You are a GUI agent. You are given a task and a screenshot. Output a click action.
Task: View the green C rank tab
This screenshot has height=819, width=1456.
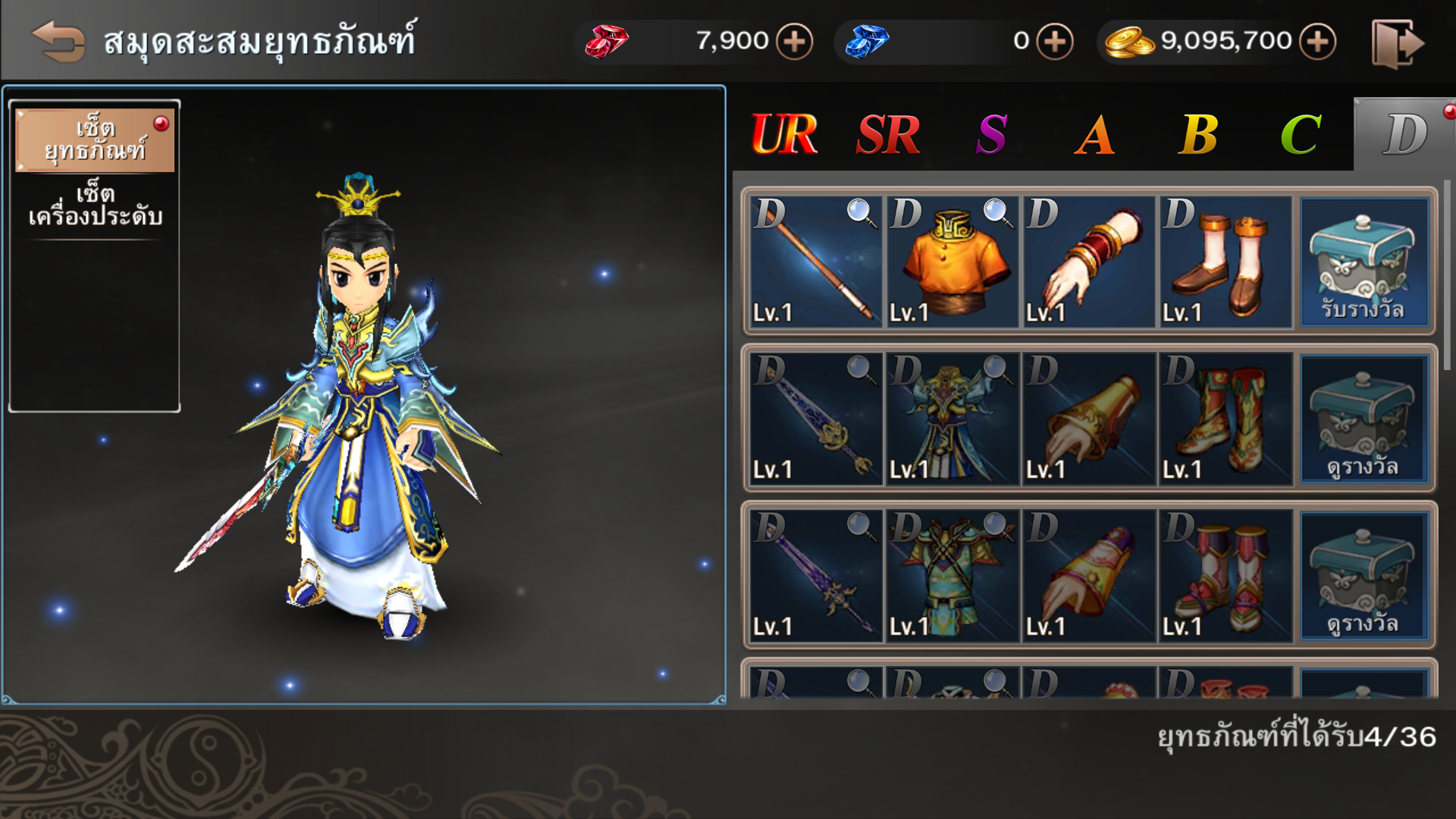1301,135
